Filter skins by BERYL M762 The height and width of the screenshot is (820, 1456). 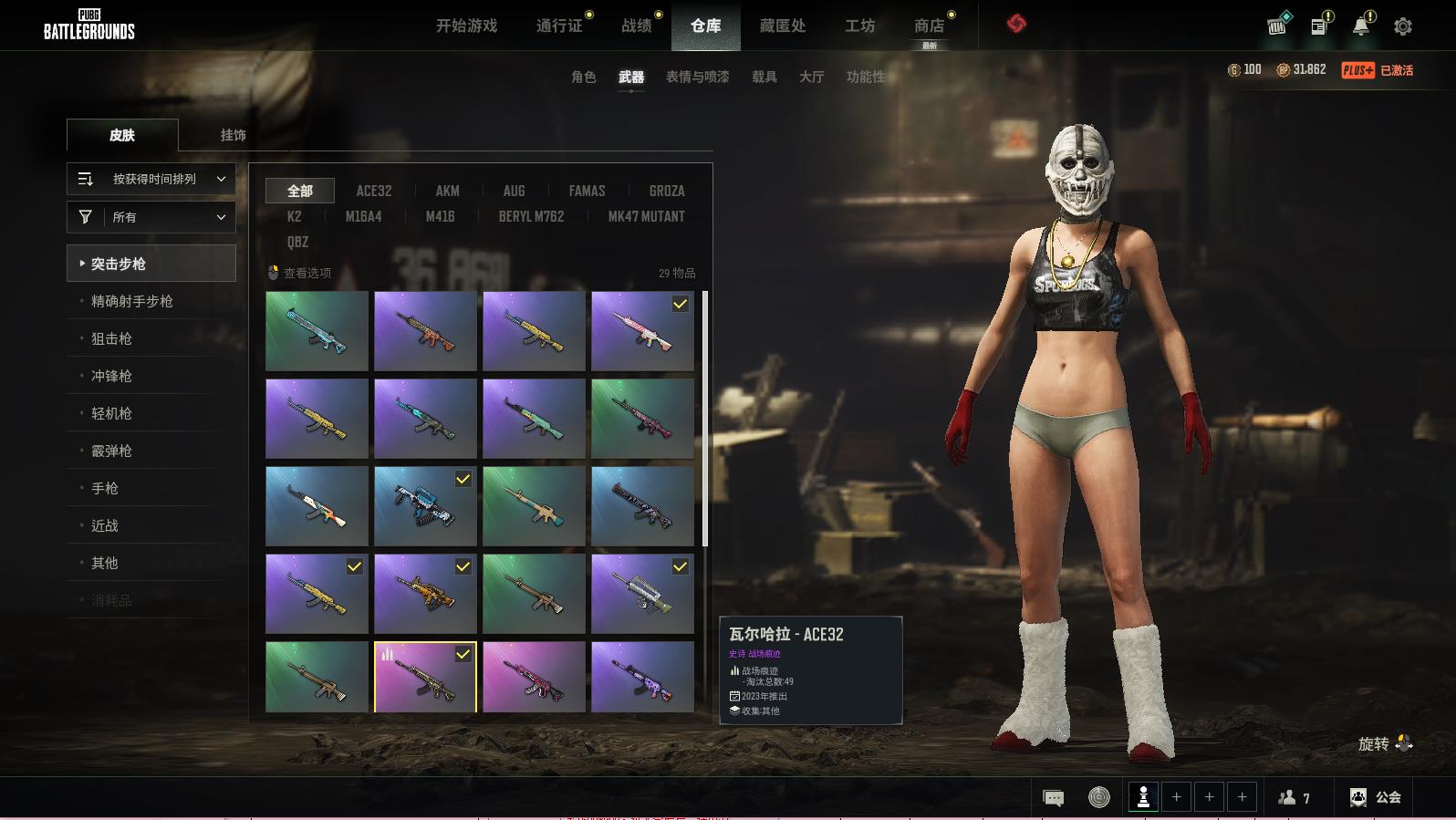pyautogui.click(x=531, y=216)
